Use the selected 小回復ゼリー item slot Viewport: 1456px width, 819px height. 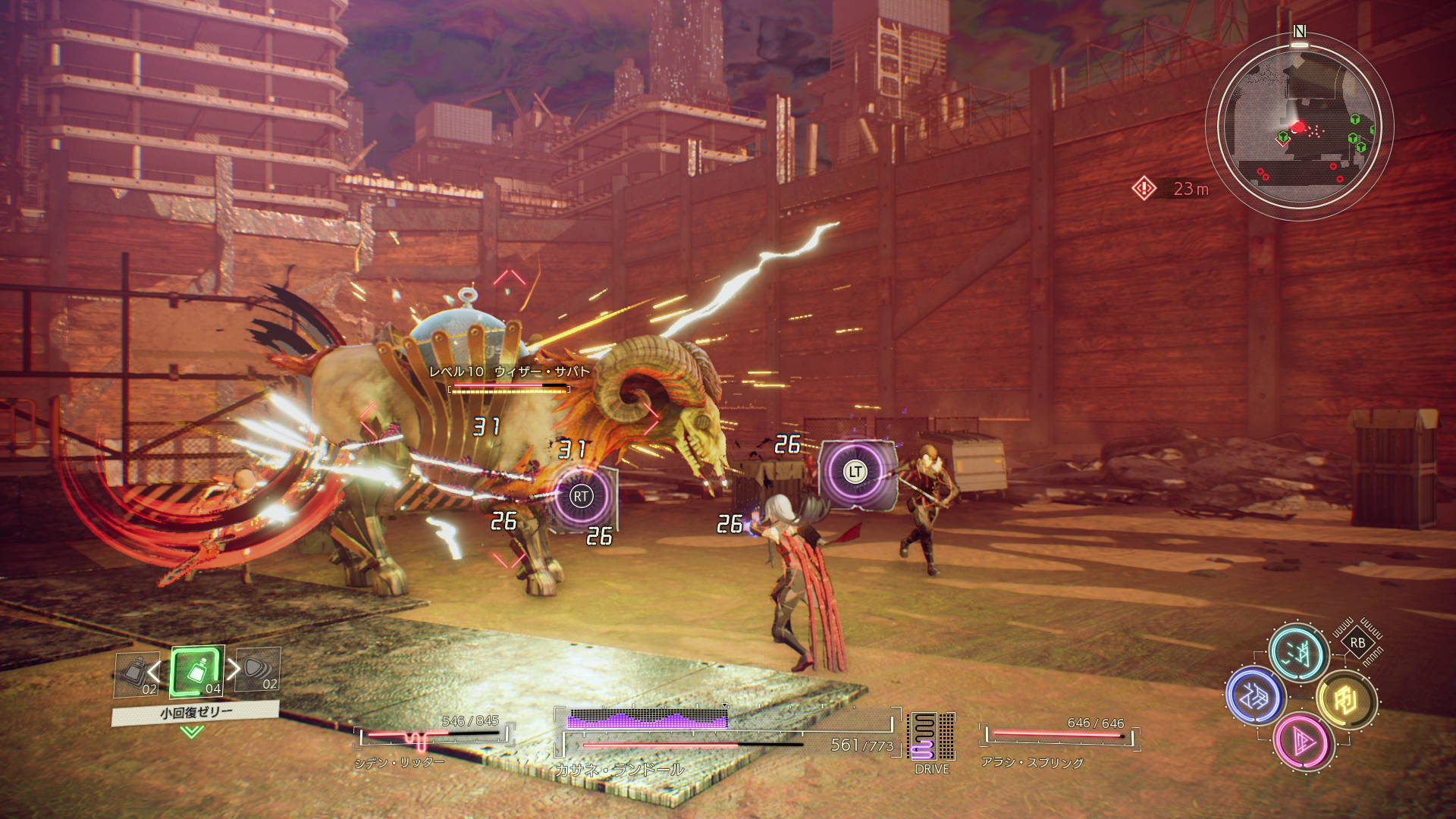coord(197,671)
